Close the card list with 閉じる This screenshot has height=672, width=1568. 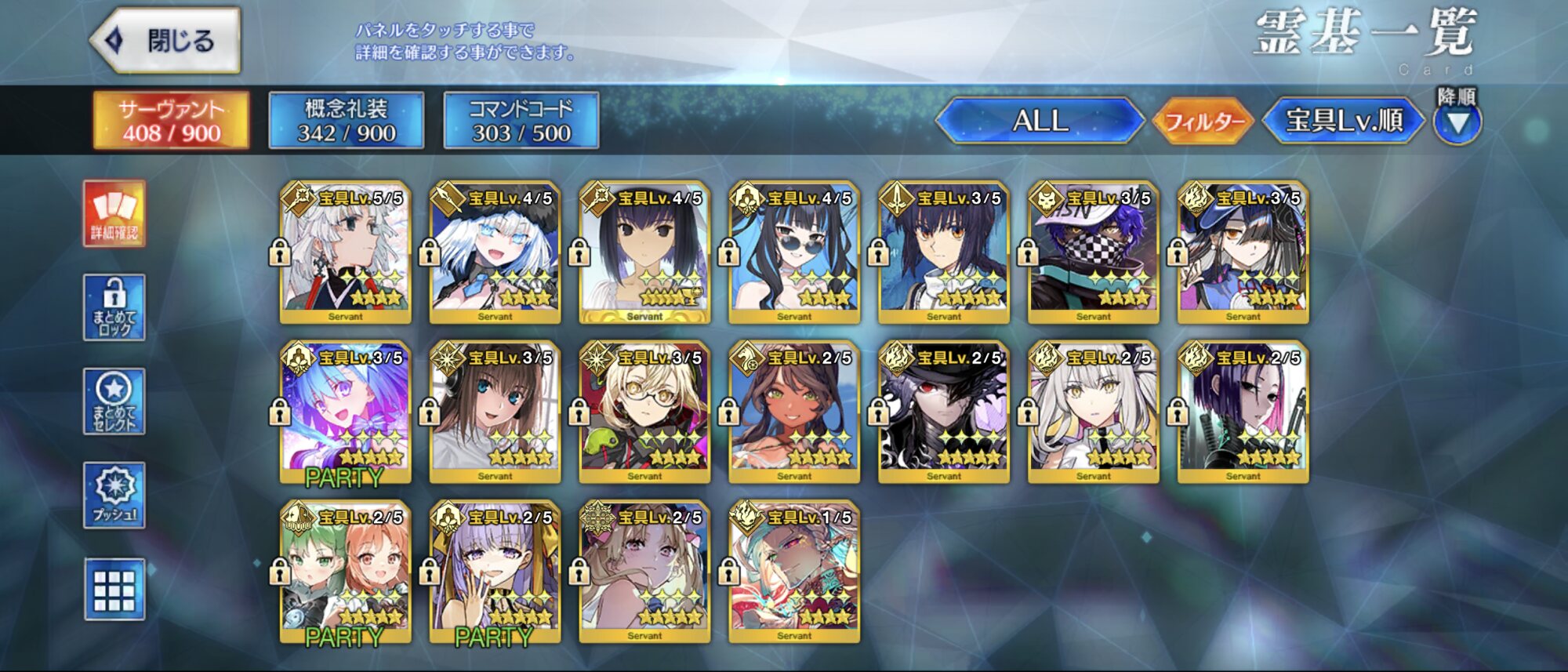pos(166,41)
